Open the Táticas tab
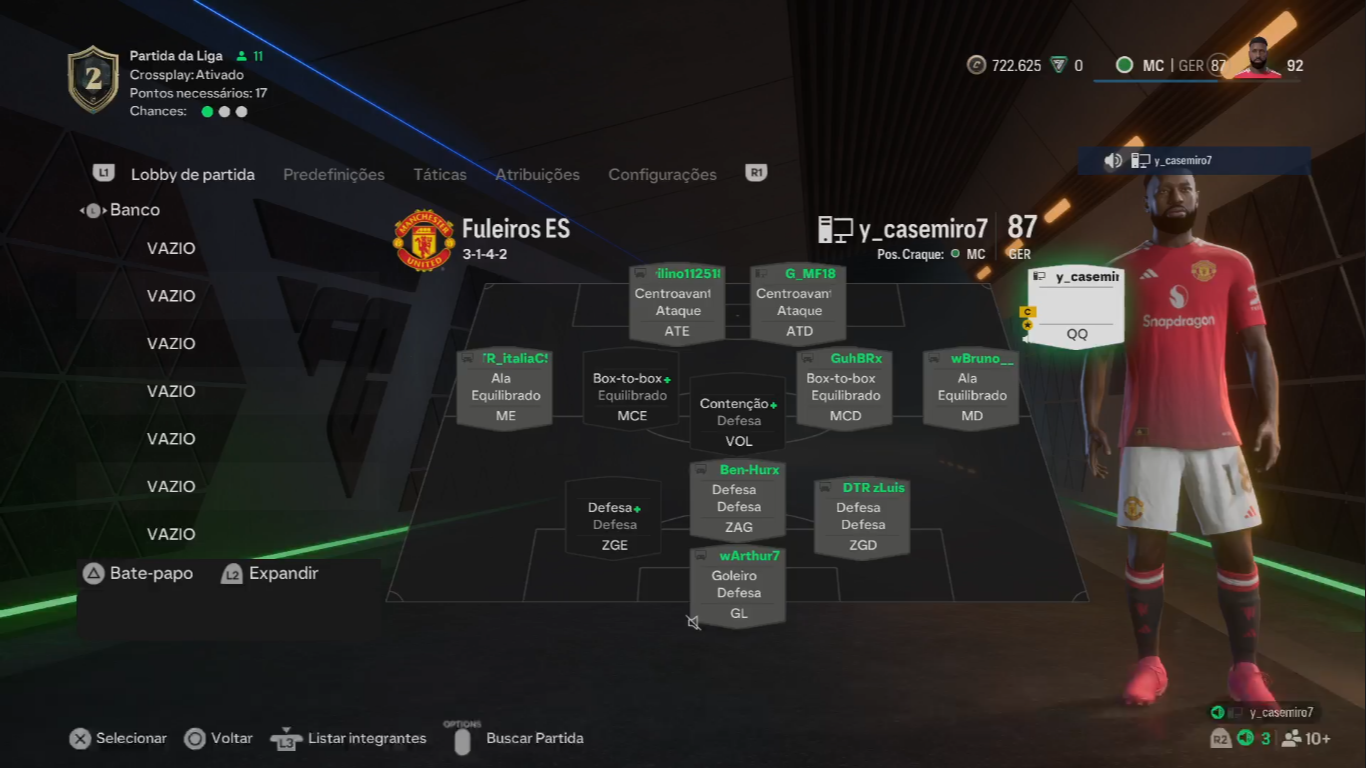Viewport: 1366px width, 768px height. coord(440,175)
